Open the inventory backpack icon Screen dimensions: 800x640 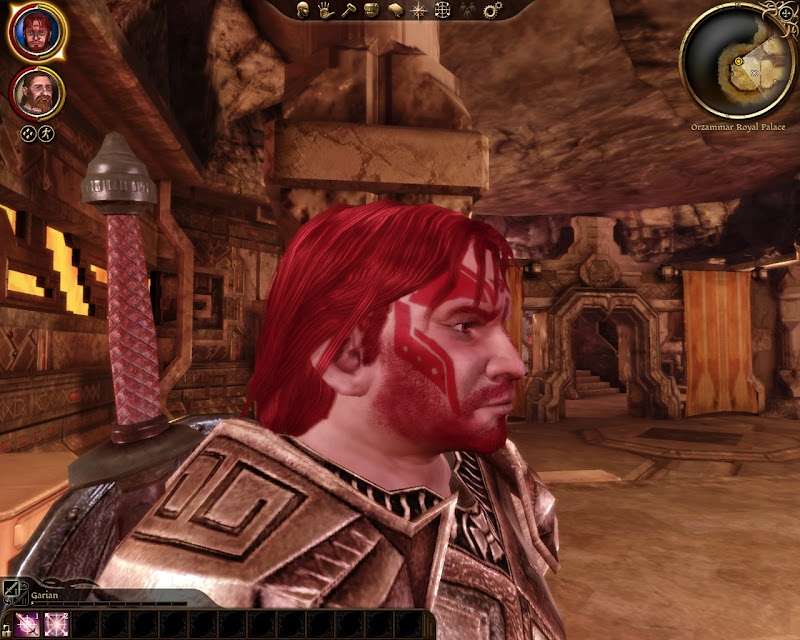[370, 9]
